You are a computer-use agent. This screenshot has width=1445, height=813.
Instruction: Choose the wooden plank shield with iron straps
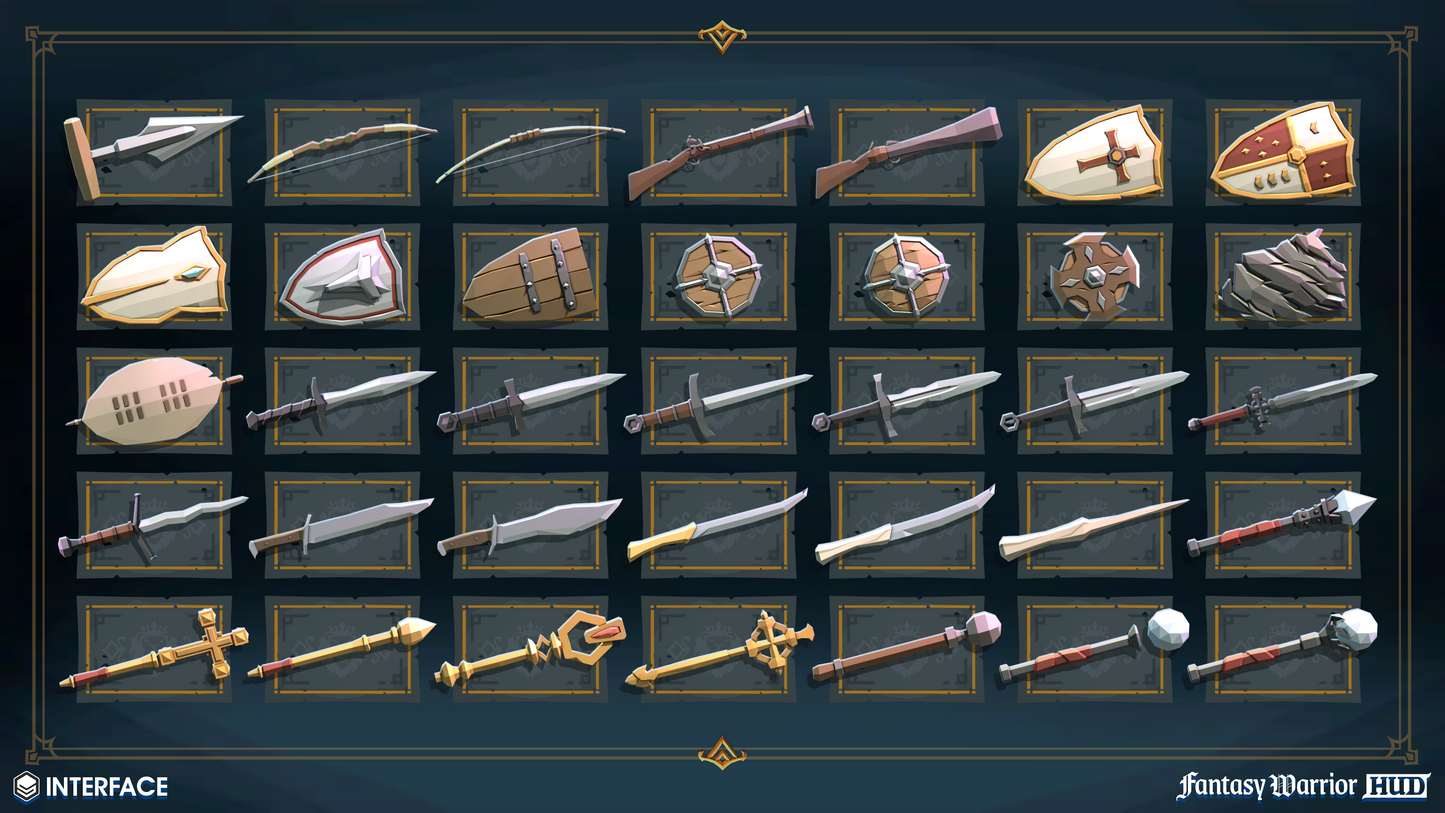coord(530,276)
